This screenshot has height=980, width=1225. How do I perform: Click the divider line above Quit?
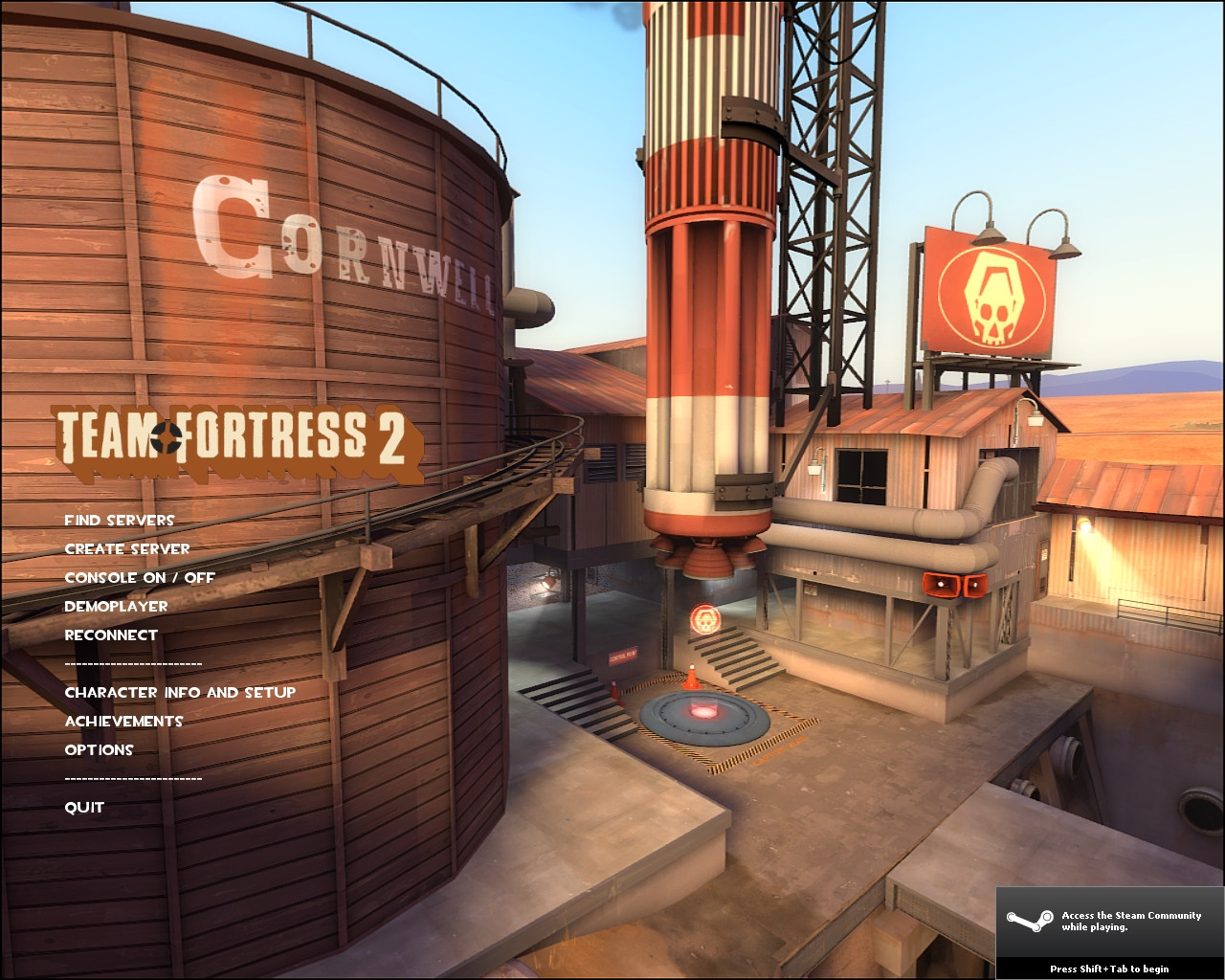tap(133, 778)
